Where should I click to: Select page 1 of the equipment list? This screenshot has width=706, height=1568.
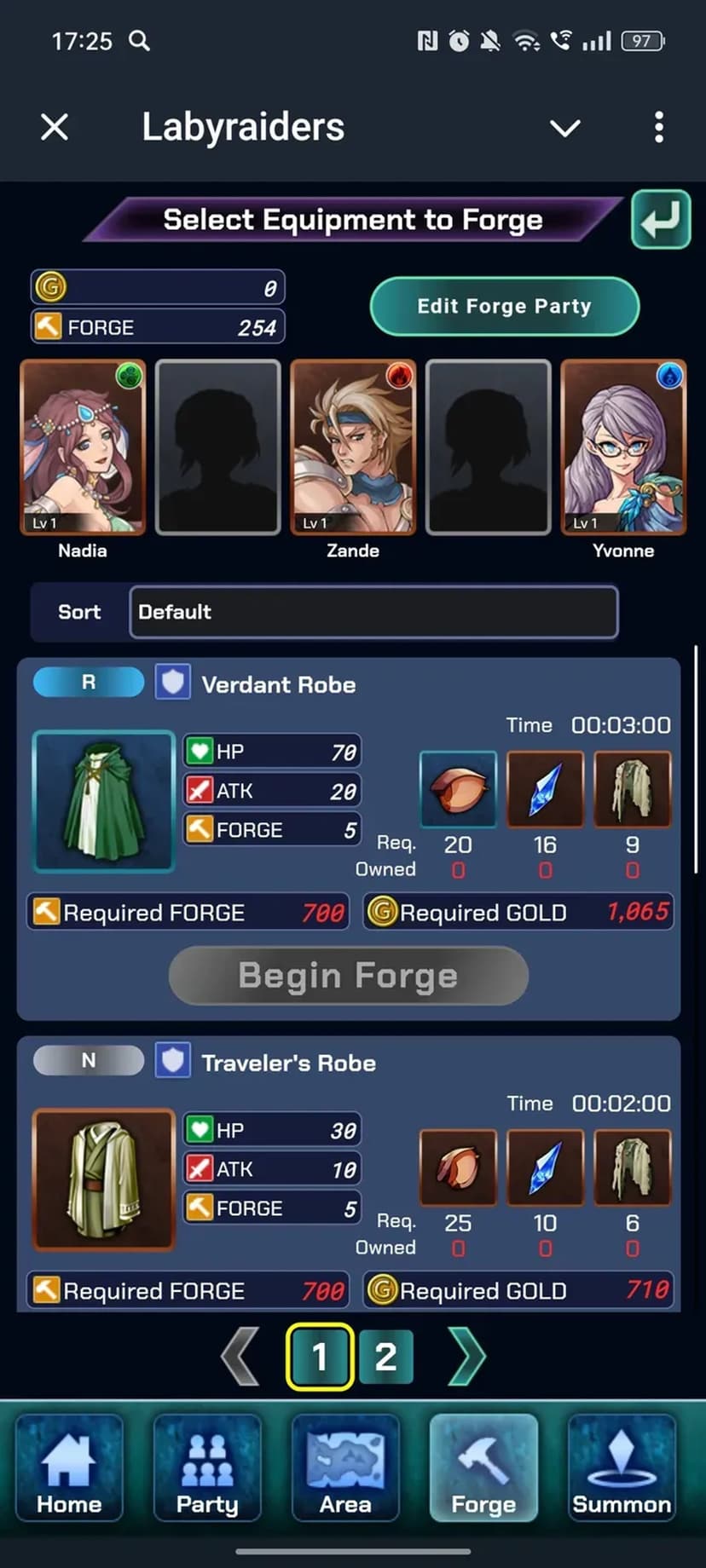click(320, 1357)
